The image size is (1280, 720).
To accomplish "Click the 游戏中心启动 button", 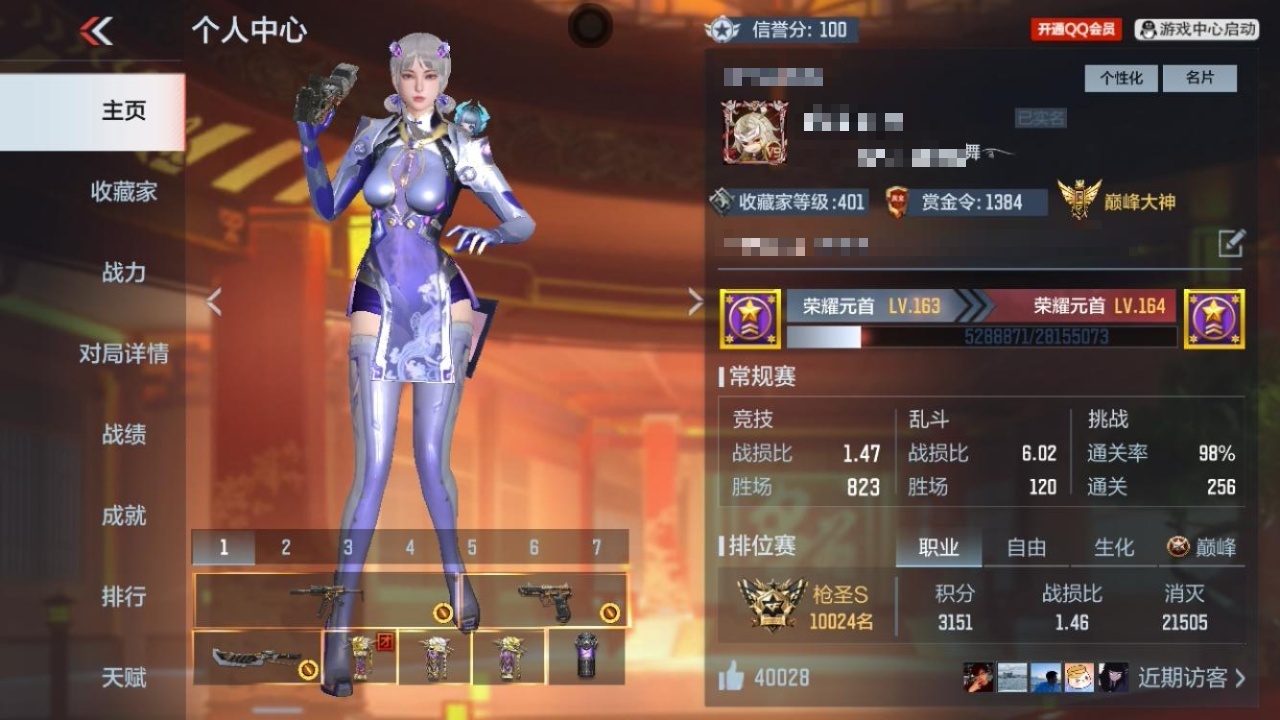I will (1197, 30).
